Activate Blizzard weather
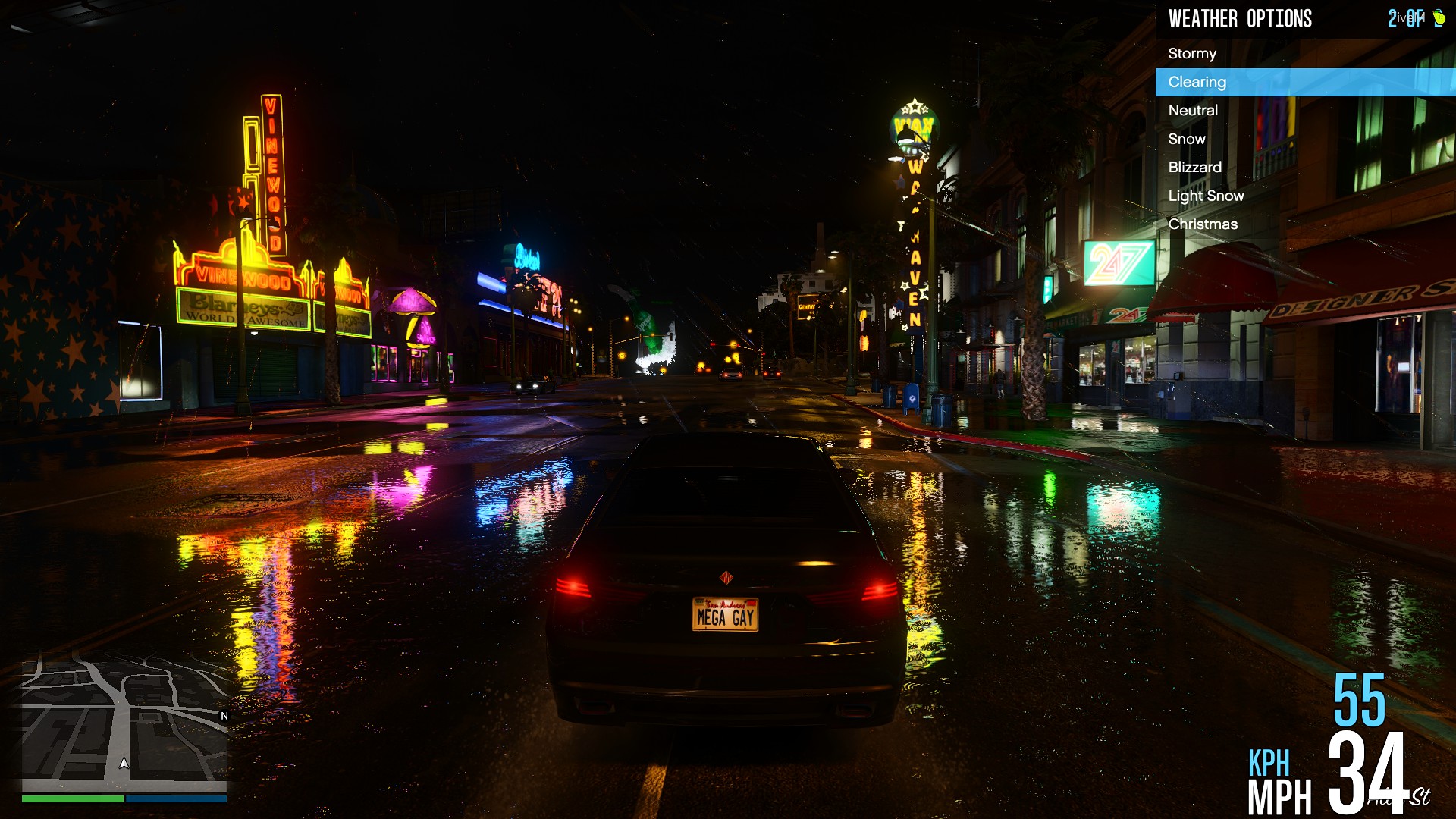This screenshot has height=819, width=1456. coord(1194,168)
